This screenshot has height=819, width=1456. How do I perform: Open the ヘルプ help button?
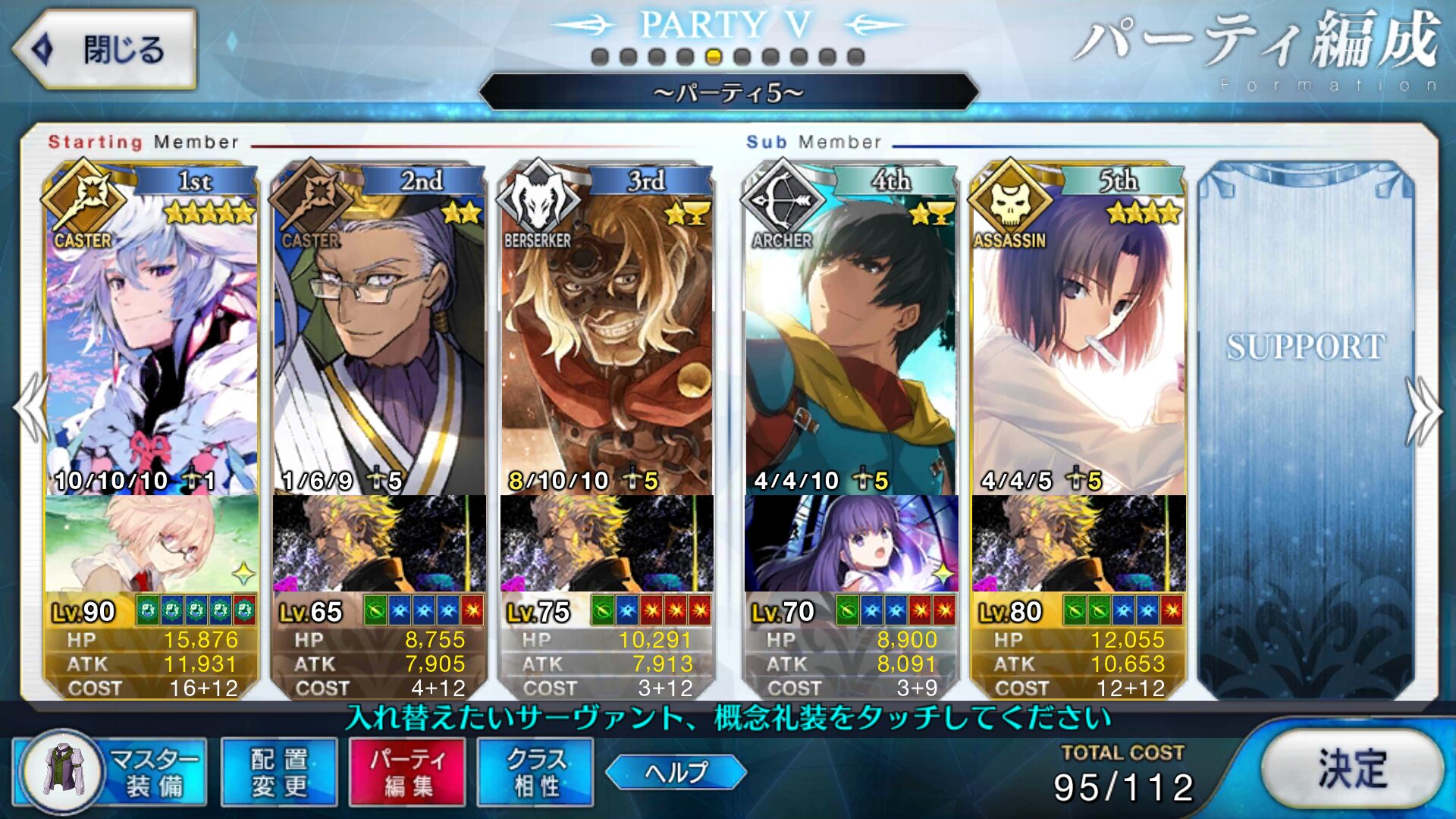pyautogui.click(x=676, y=772)
